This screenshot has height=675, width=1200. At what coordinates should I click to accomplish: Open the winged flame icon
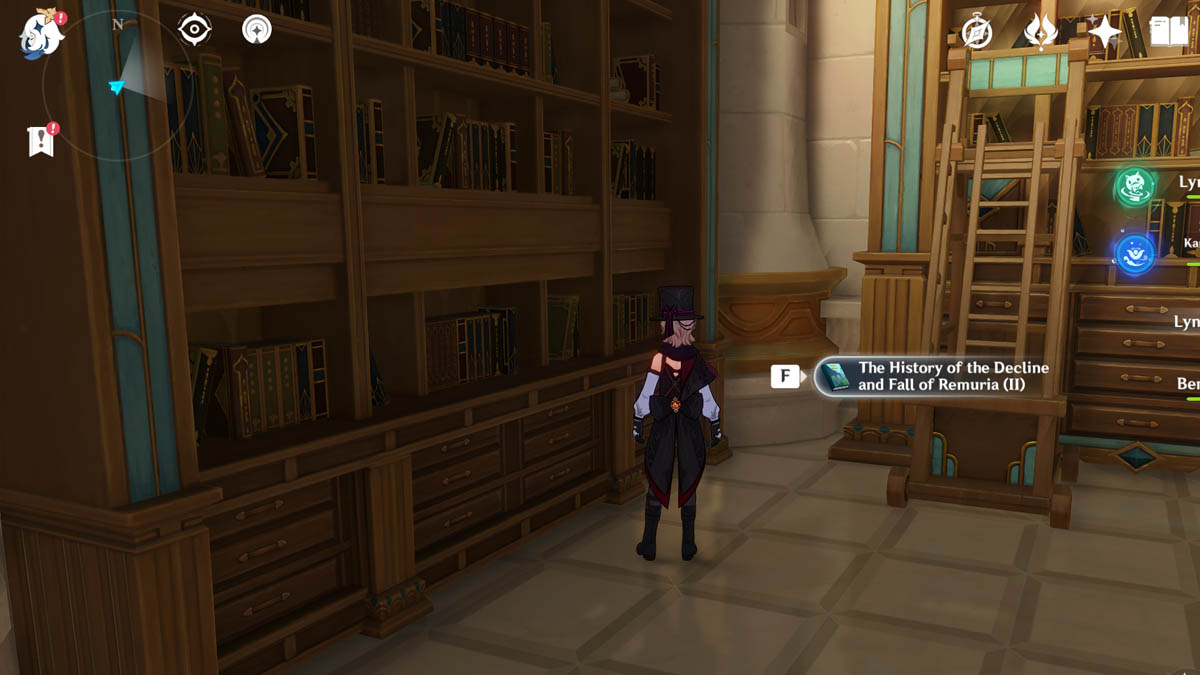click(1041, 32)
